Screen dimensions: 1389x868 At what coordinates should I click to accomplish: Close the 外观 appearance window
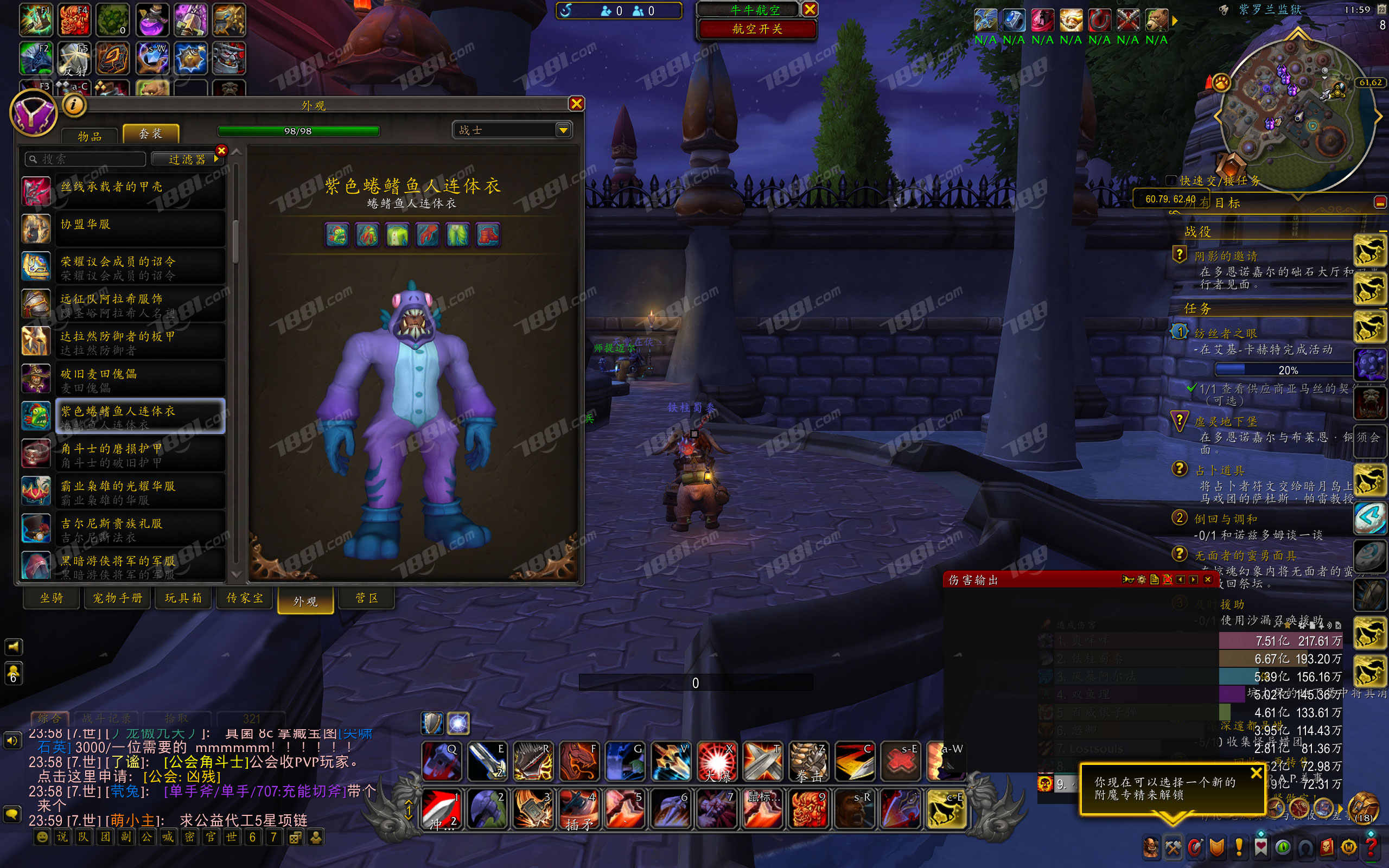click(576, 103)
